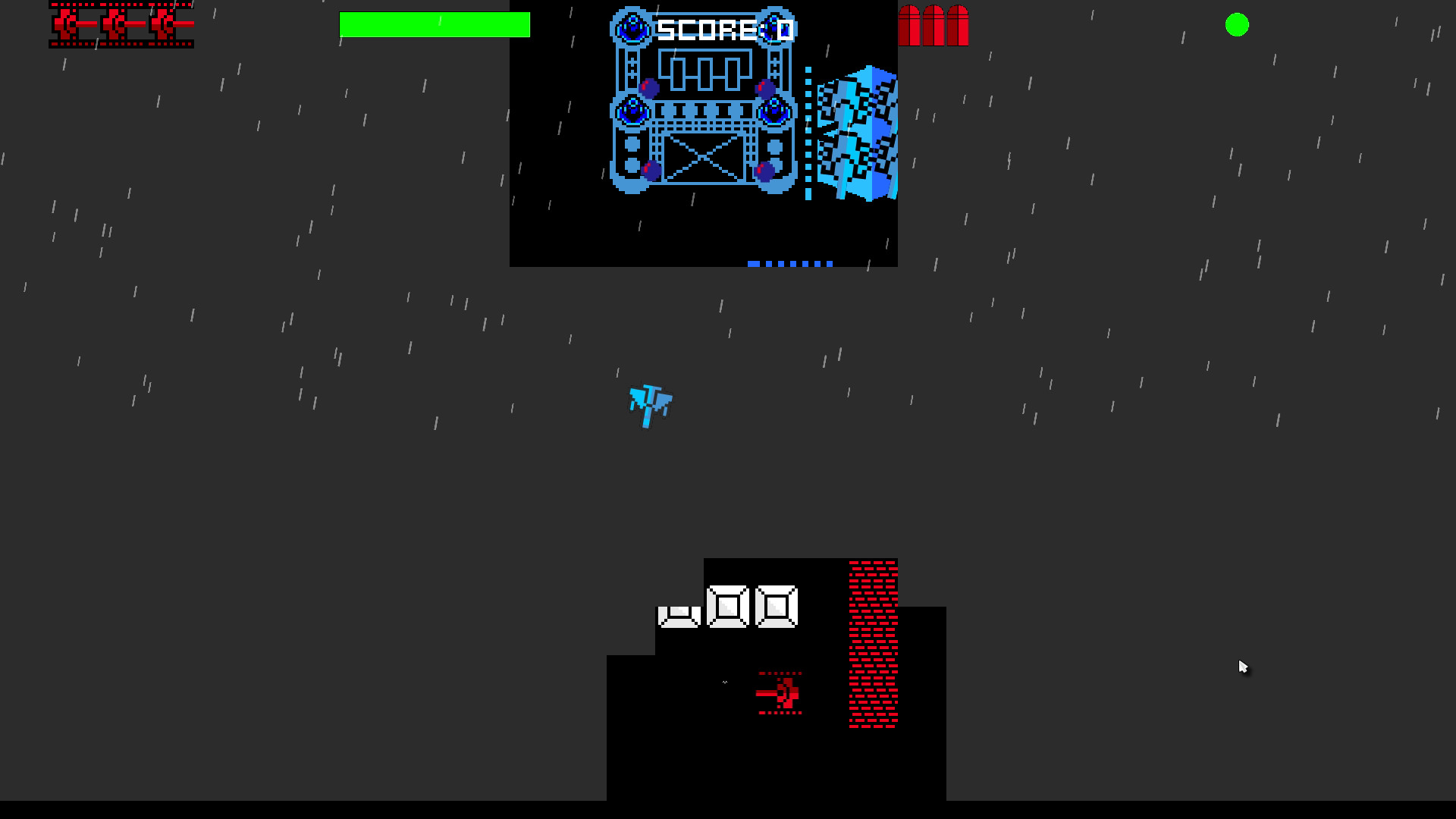Select the blue cannon turret top-right of boss

coord(775,29)
